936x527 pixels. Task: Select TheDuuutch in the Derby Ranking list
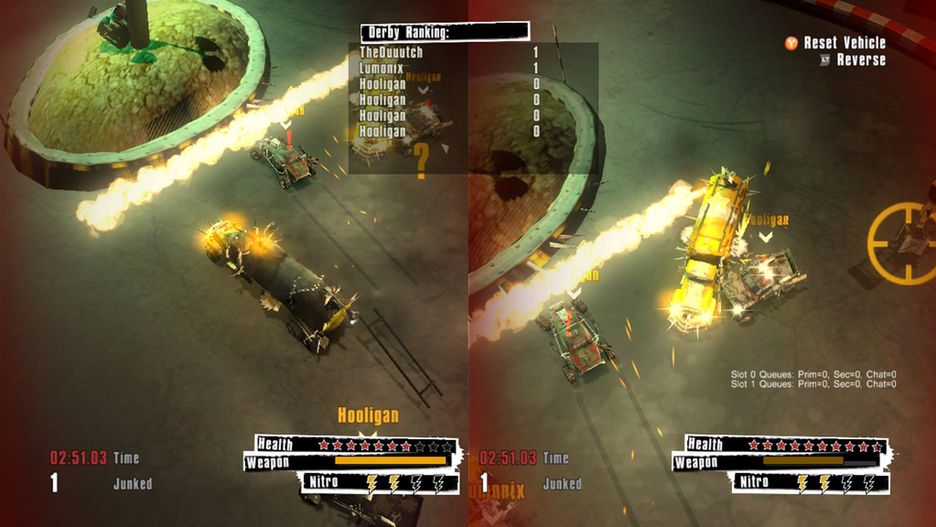click(x=392, y=52)
